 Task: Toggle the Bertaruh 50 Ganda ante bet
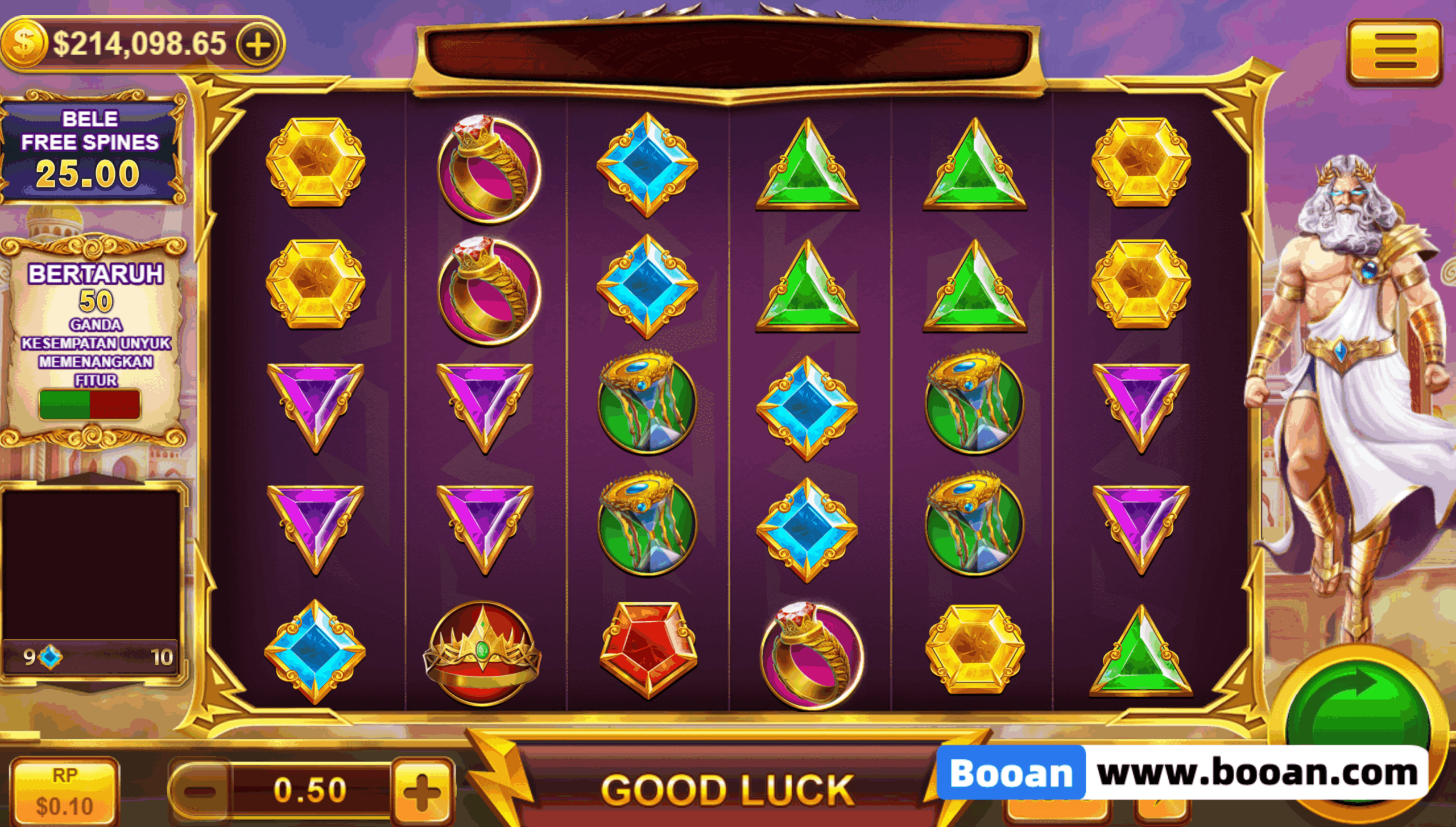click(90, 404)
